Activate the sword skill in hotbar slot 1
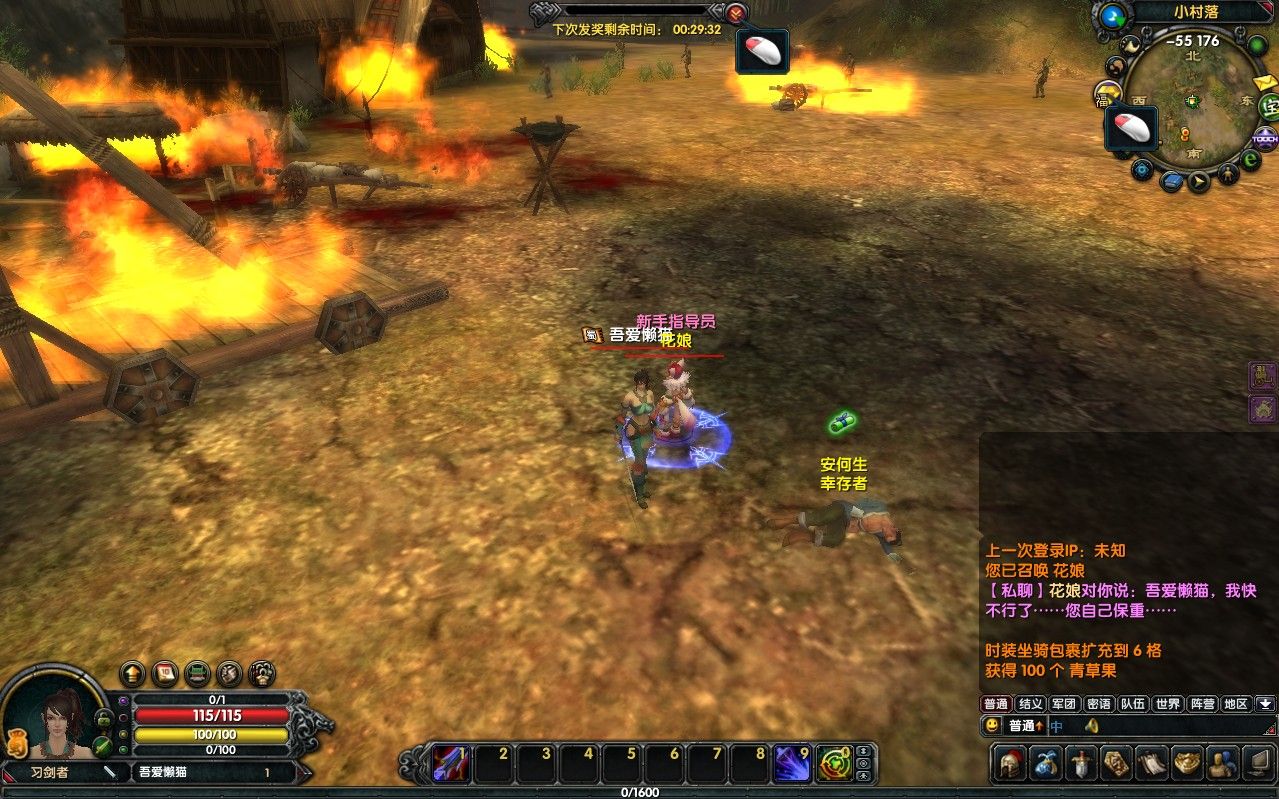This screenshot has width=1279, height=799. 452,764
